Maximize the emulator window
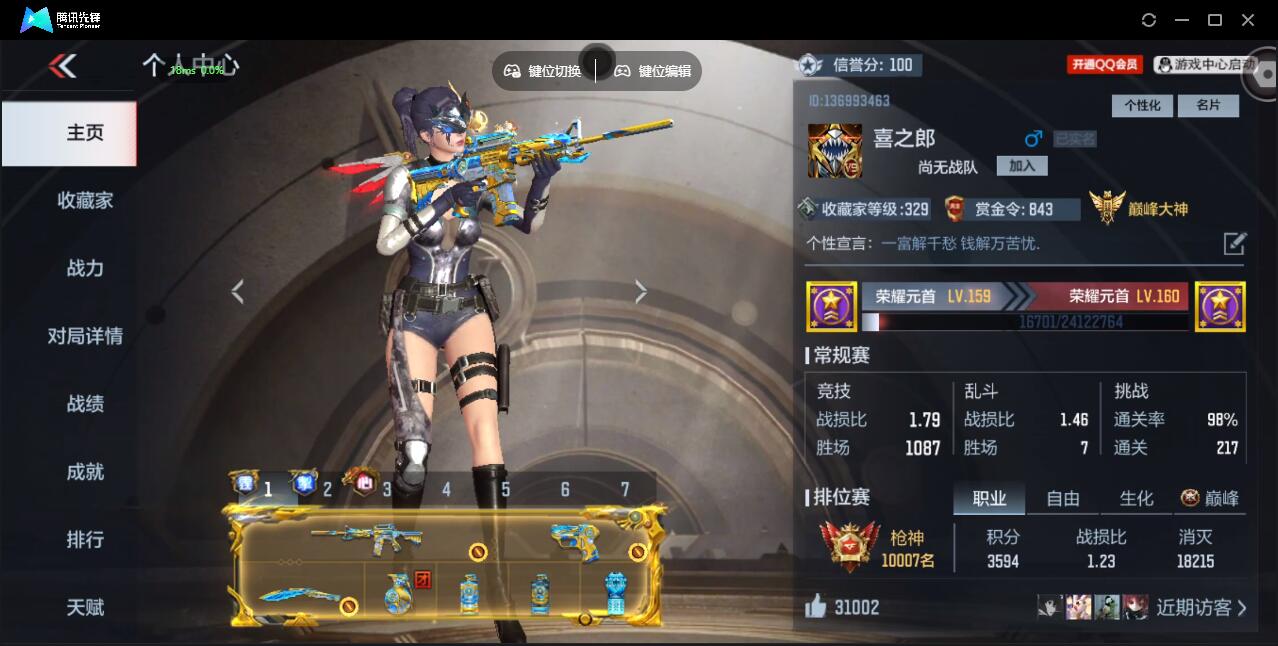This screenshot has width=1278, height=646. point(1215,20)
